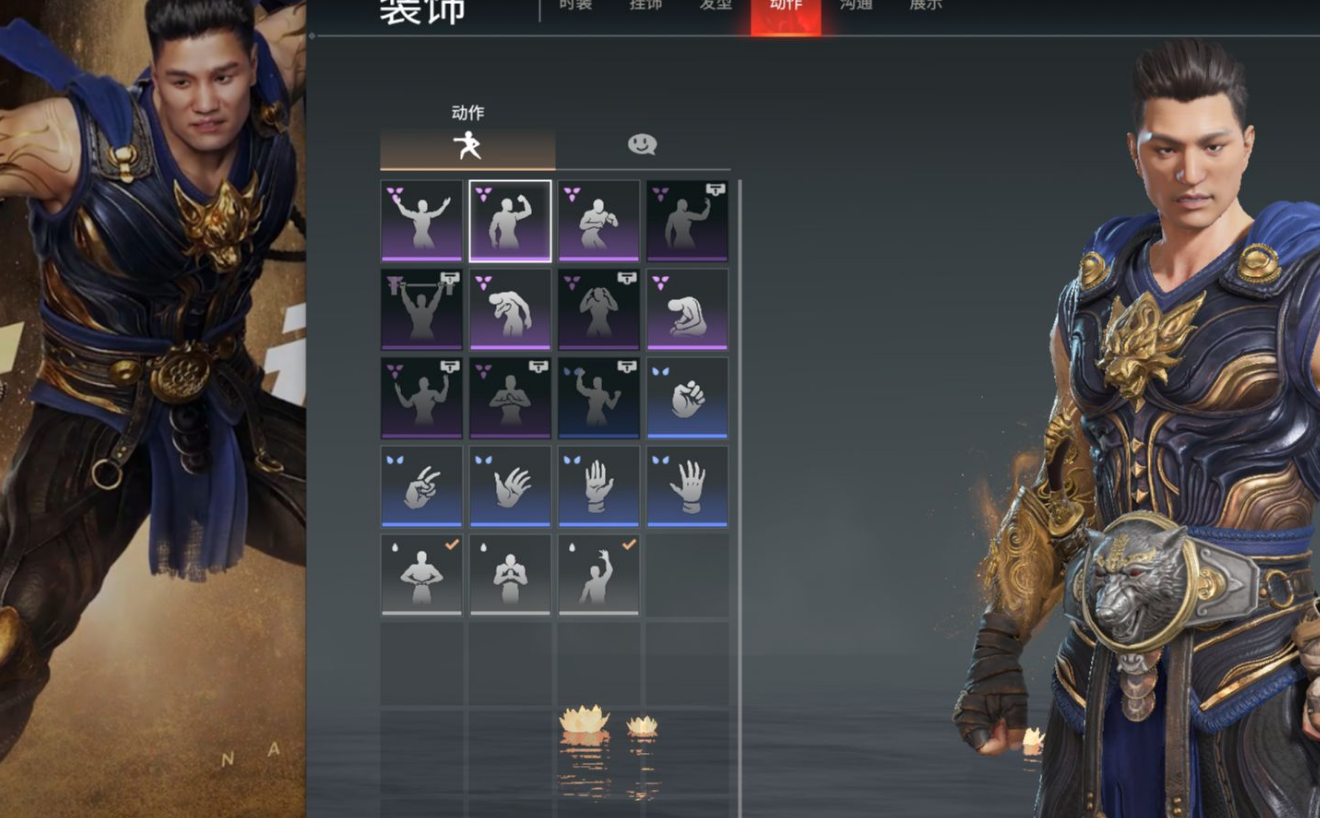The width and height of the screenshot is (1320, 818).
Task: Choose the two-finger pointing hand emote
Action: pos(421,486)
